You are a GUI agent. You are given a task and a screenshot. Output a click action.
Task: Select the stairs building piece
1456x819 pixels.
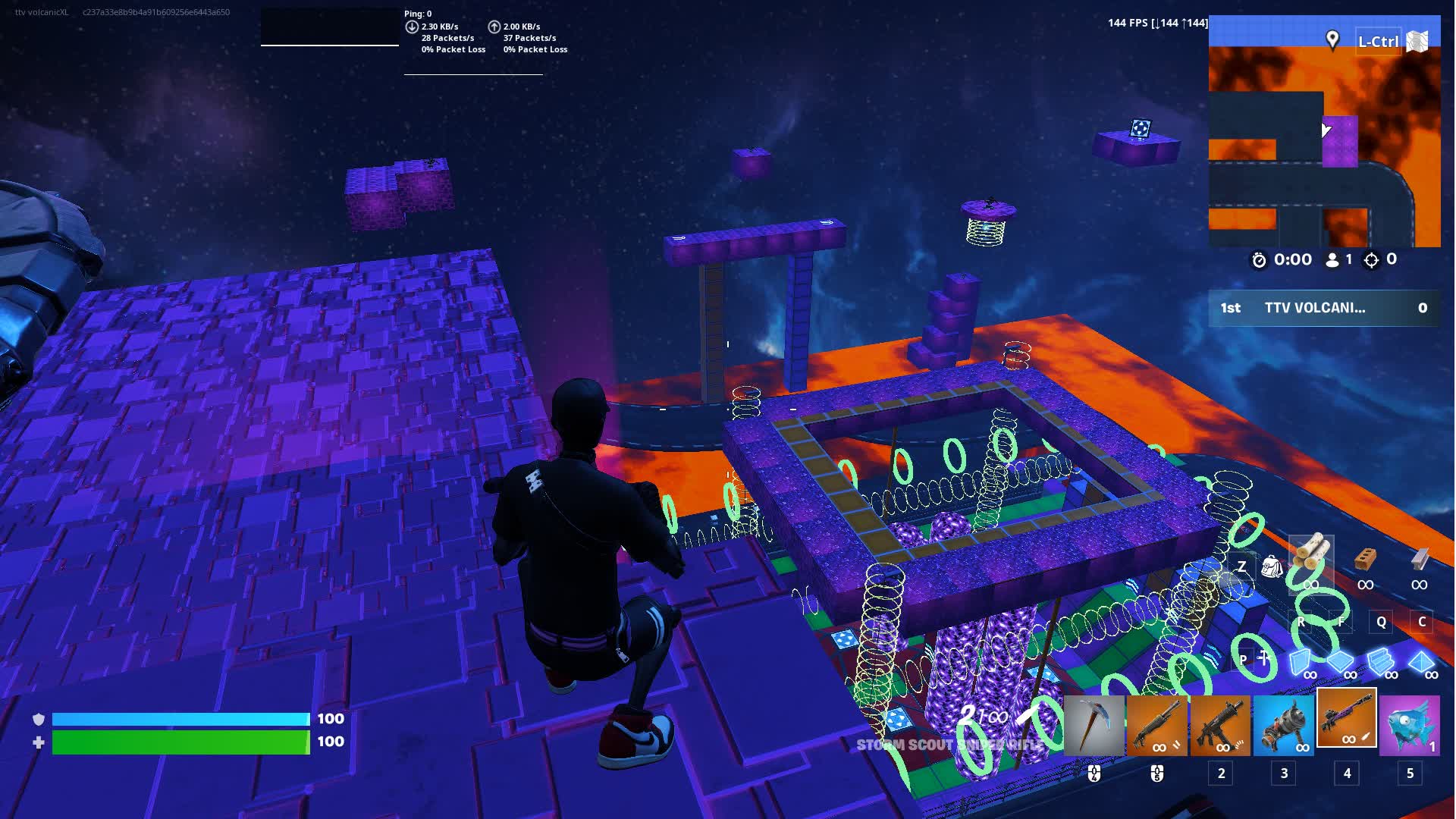pos(1381,661)
